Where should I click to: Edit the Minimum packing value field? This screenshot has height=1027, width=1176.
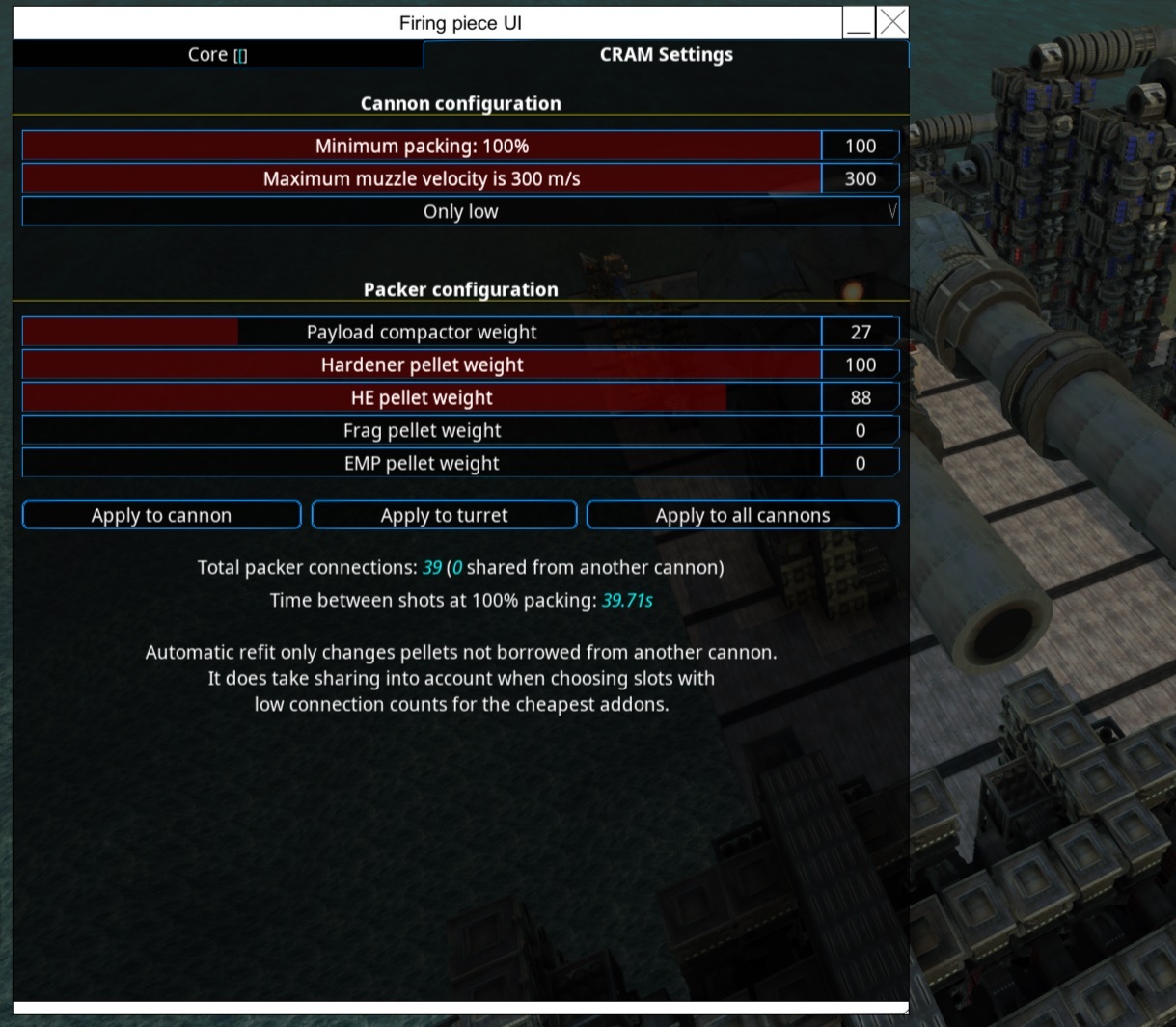coord(861,147)
